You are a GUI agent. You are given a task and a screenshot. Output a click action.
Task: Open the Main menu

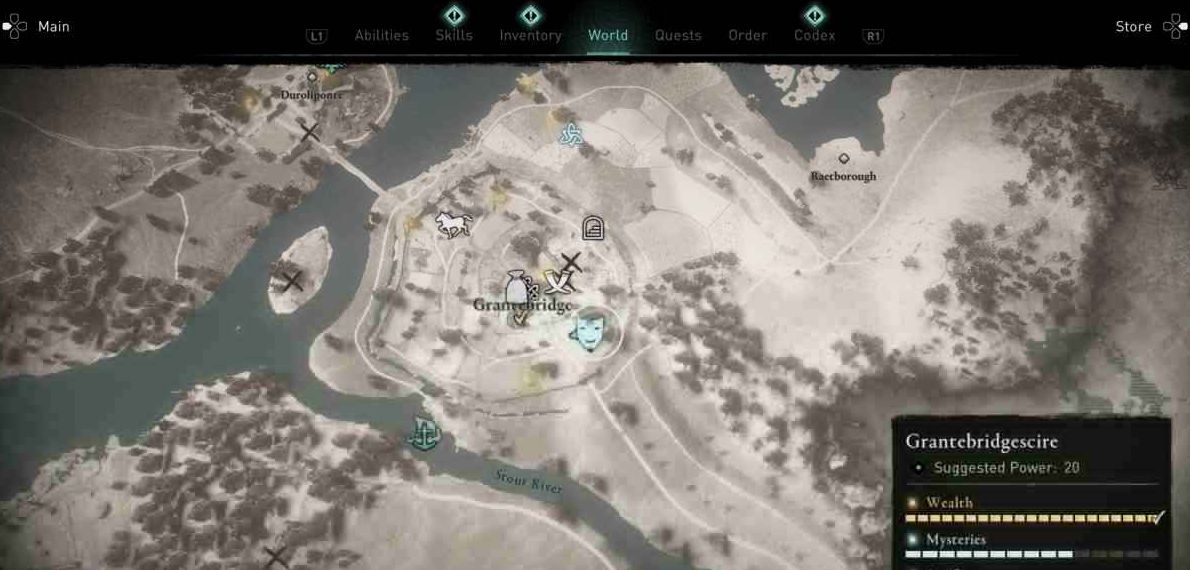(38, 27)
